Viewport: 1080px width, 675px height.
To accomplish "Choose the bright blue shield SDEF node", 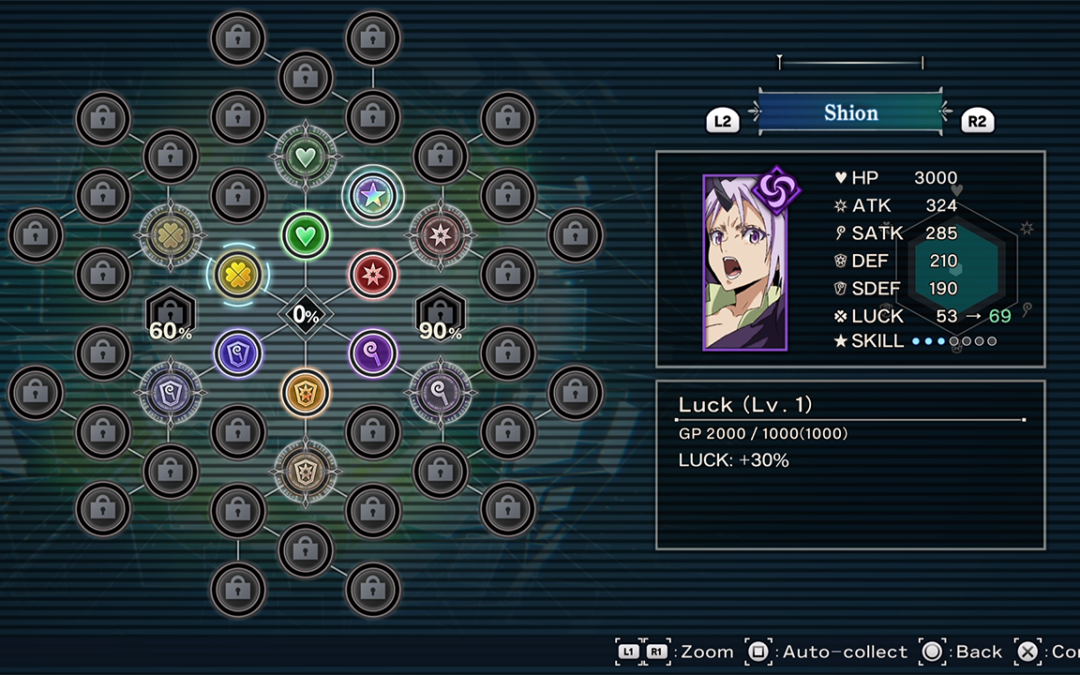I will tap(238, 352).
